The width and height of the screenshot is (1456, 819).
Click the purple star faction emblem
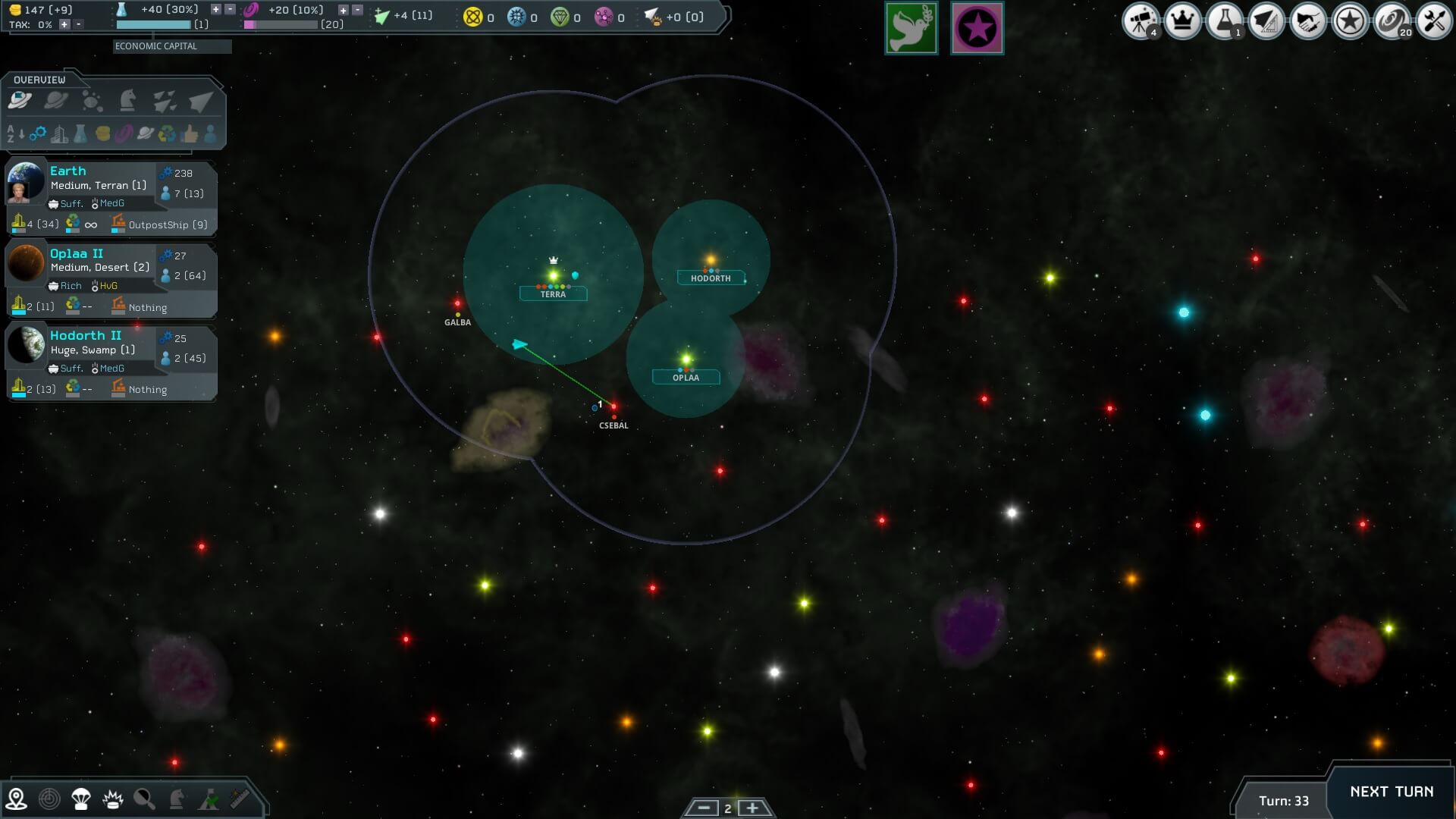click(977, 29)
